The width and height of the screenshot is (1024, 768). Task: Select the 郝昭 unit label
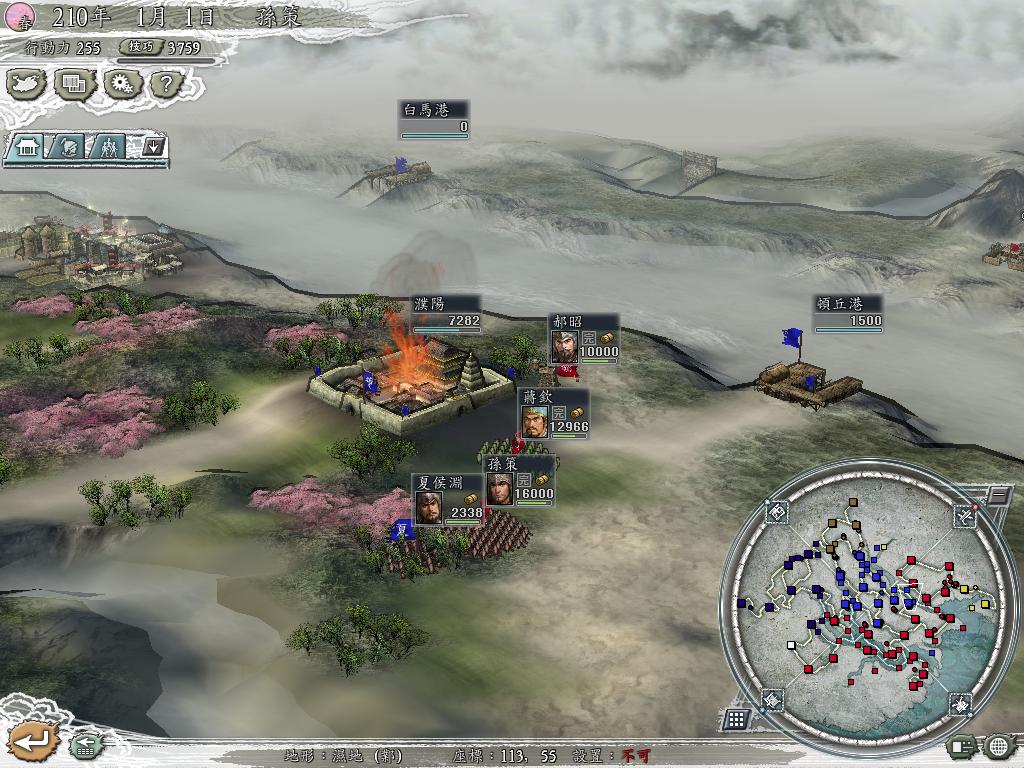[584, 338]
